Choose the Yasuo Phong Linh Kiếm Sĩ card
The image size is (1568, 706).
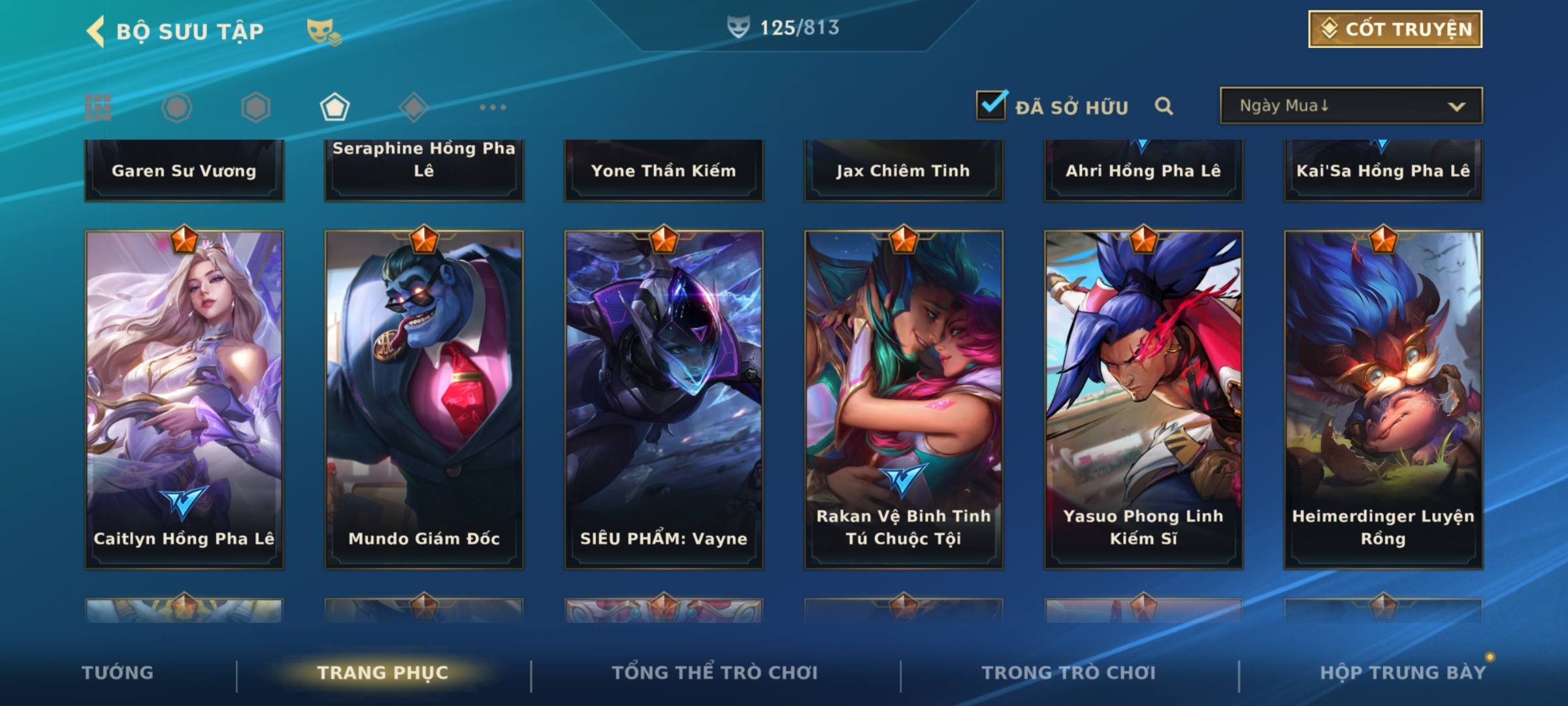click(x=1143, y=399)
